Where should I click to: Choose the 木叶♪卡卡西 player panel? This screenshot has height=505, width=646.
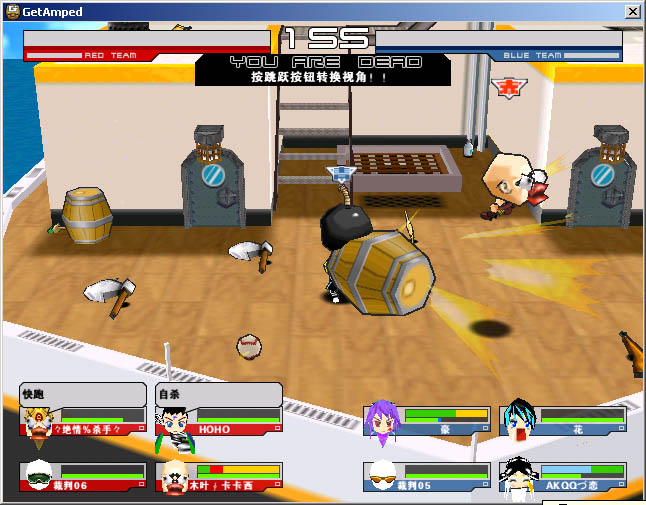219,477
